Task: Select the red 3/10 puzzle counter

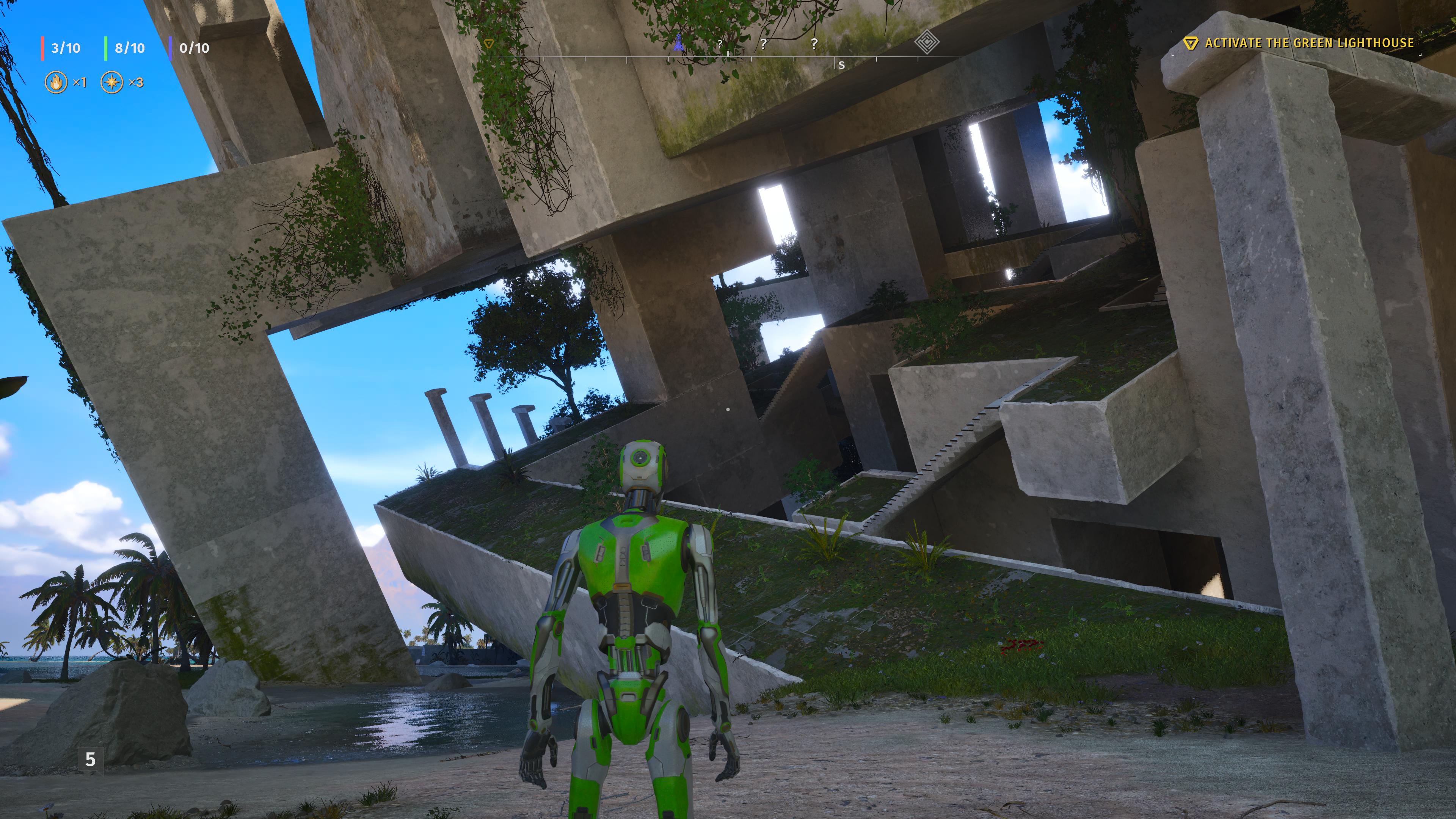Action: tap(65, 47)
